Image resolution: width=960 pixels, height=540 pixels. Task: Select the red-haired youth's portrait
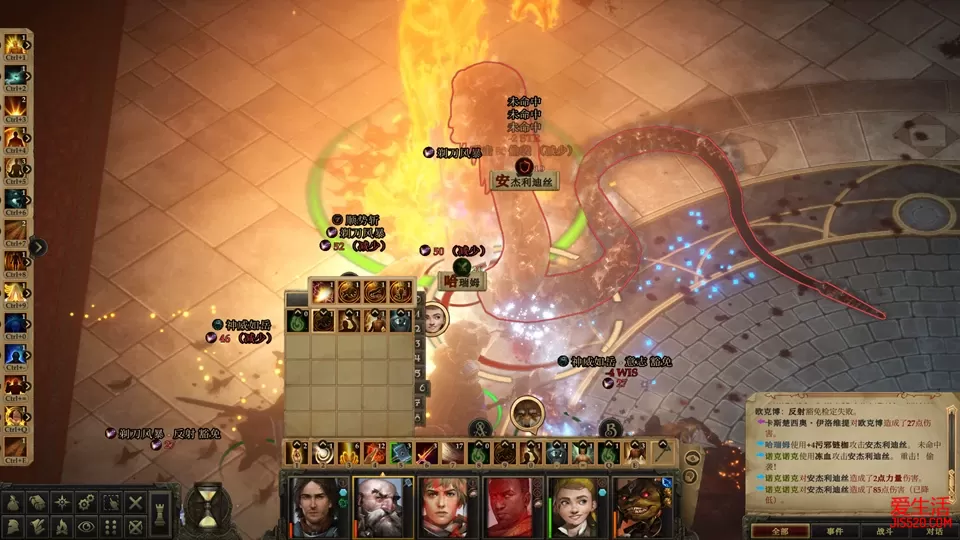pyautogui.click(x=449, y=507)
